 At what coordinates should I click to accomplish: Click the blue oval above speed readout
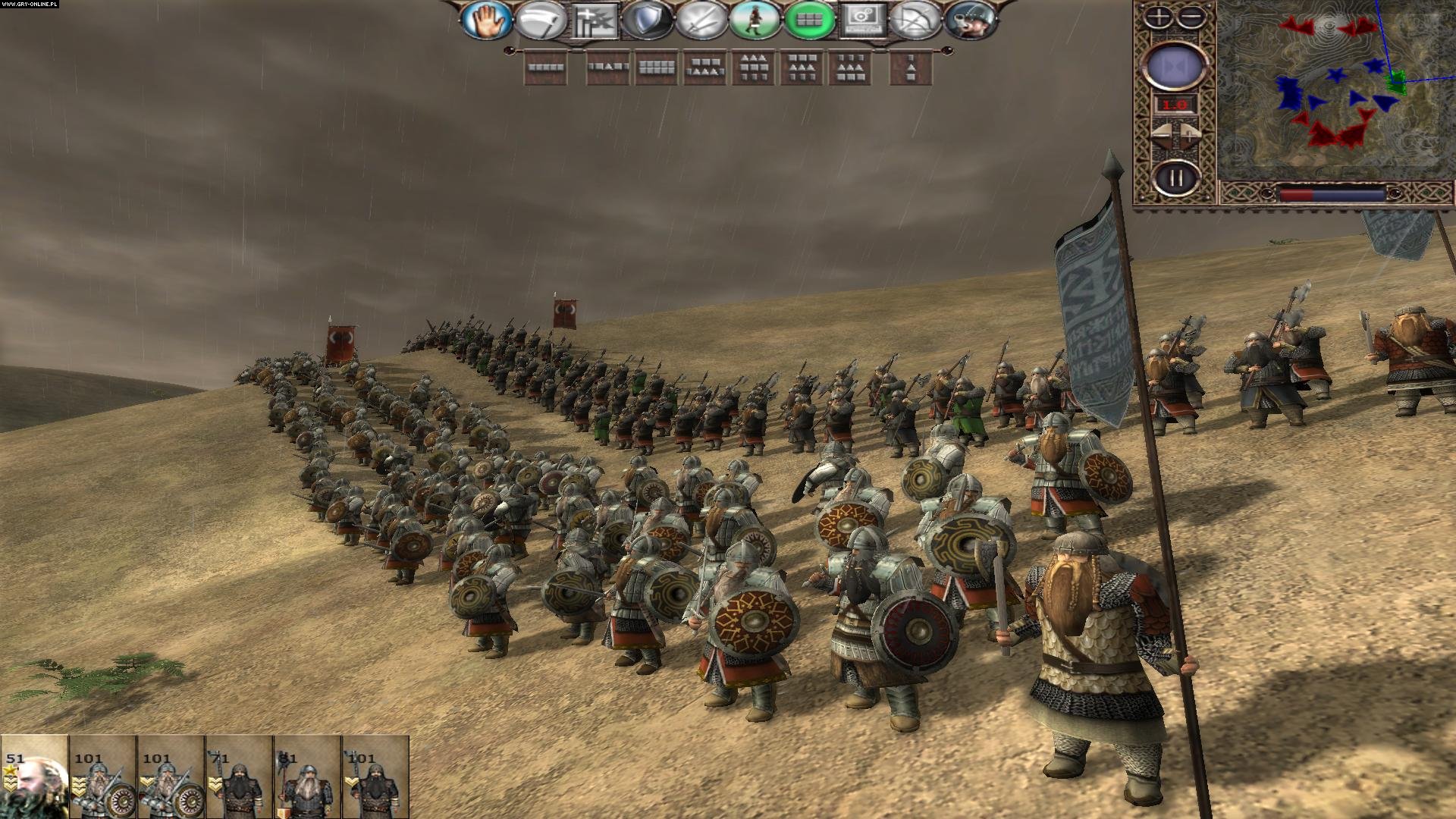pyautogui.click(x=1175, y=66)
